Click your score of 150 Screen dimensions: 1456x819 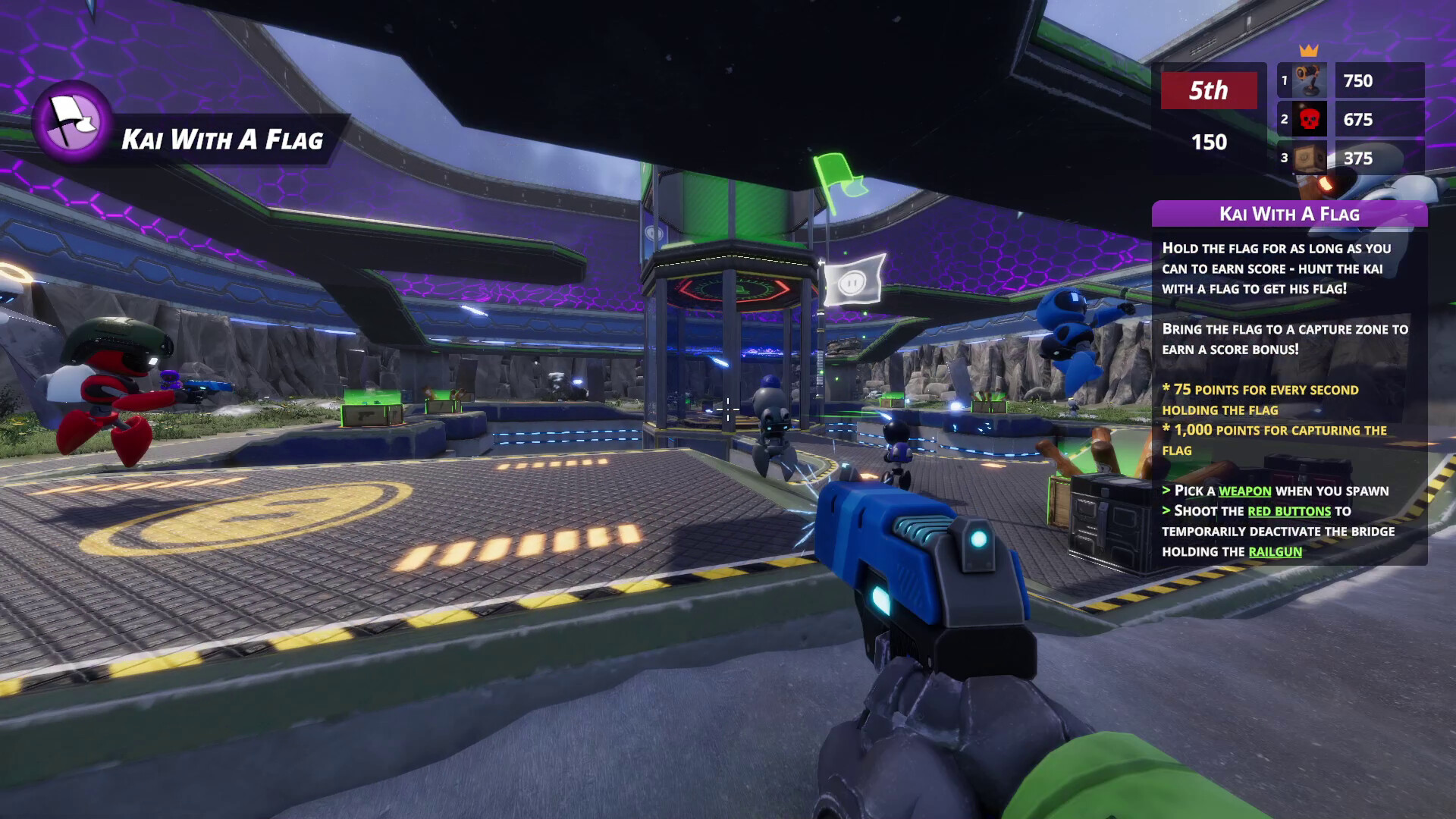pos(1210,143)
